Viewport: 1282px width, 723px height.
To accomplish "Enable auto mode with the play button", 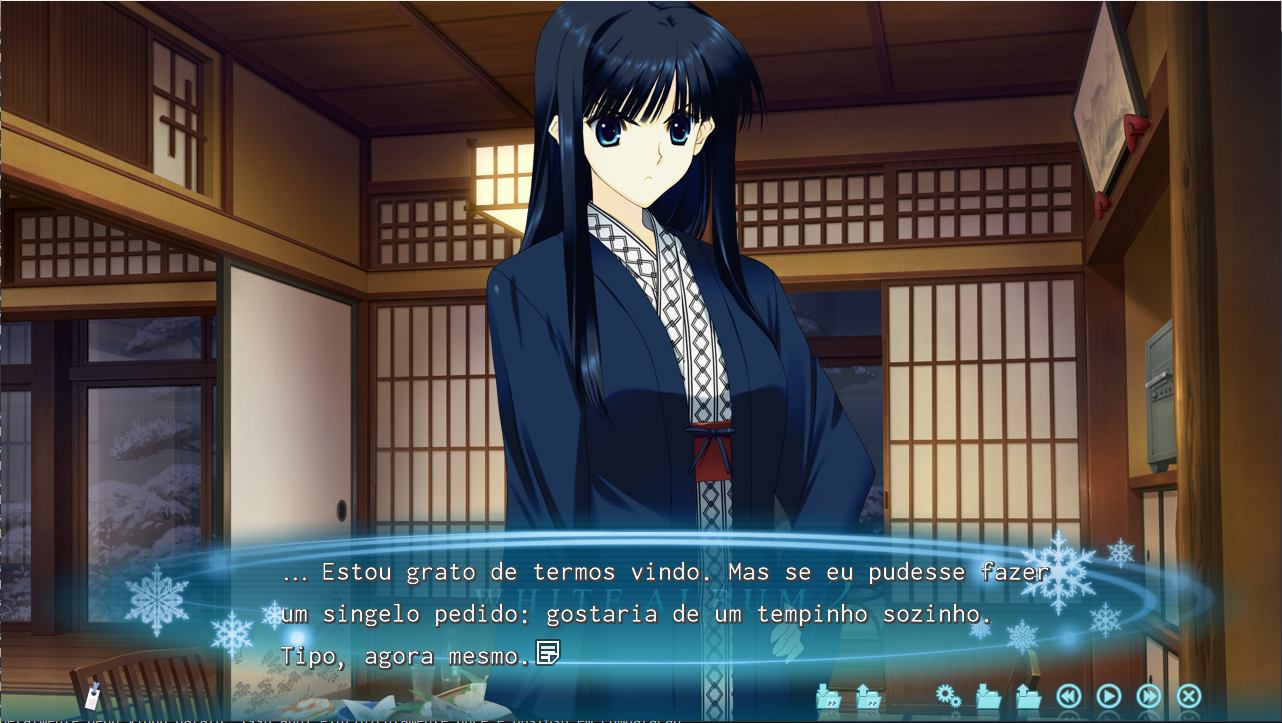I will click(x=1107, y=695).
